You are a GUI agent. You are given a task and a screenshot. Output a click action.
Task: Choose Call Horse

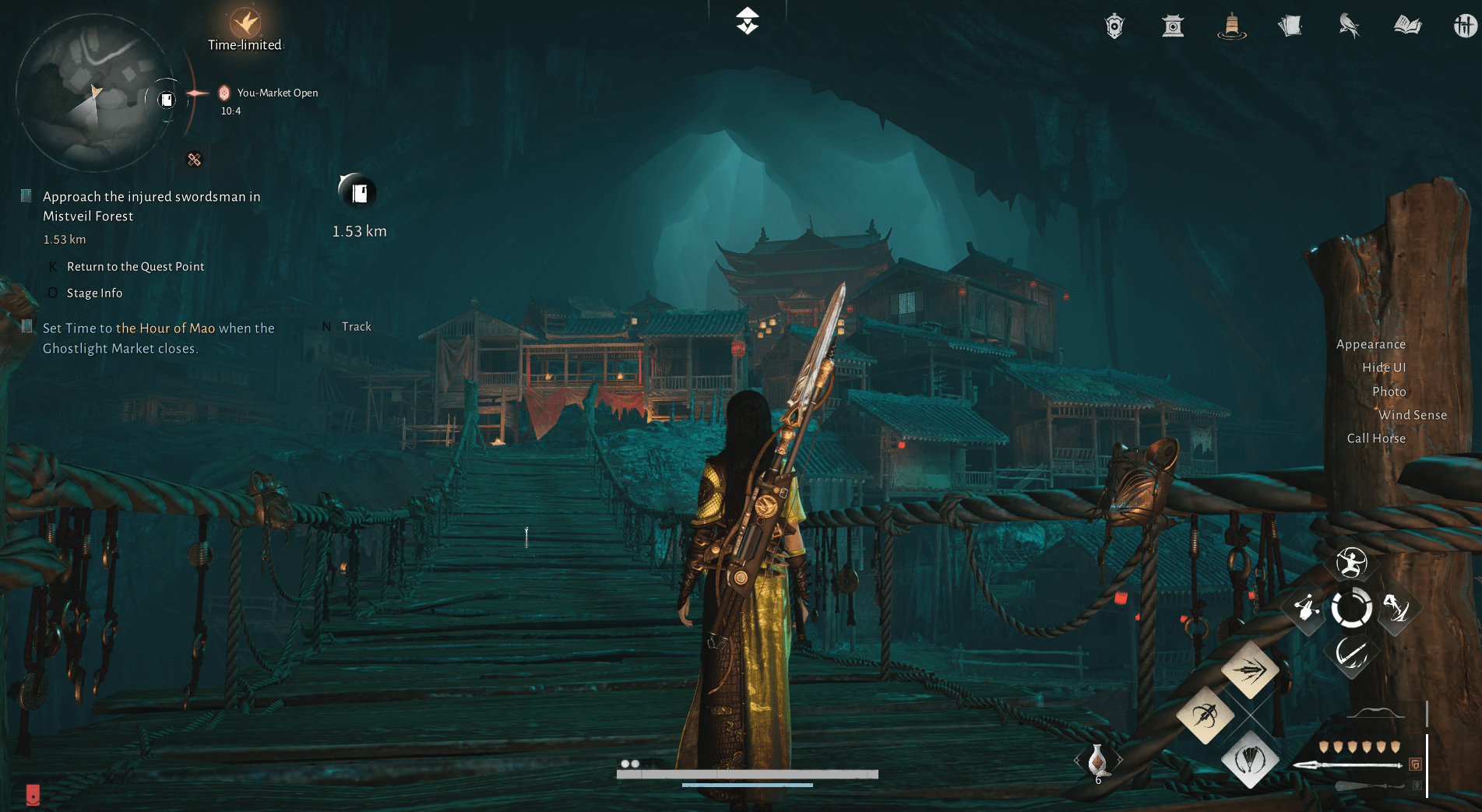(x=1376, y=438)
